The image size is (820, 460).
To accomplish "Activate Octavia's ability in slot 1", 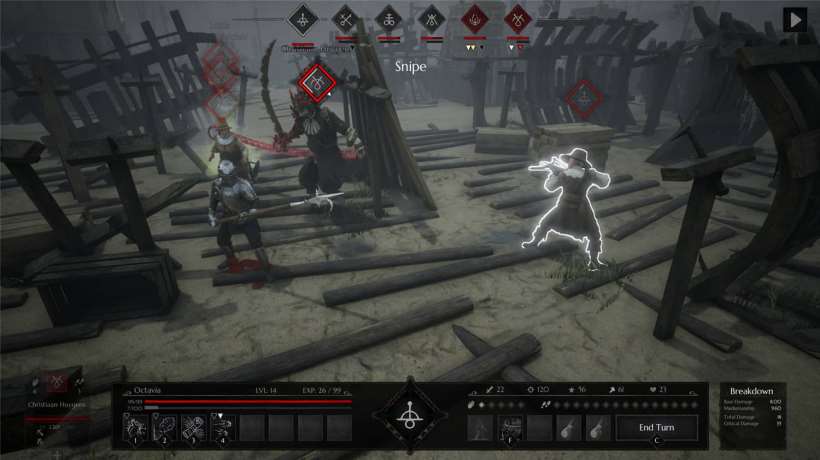I will click(136, 427).
